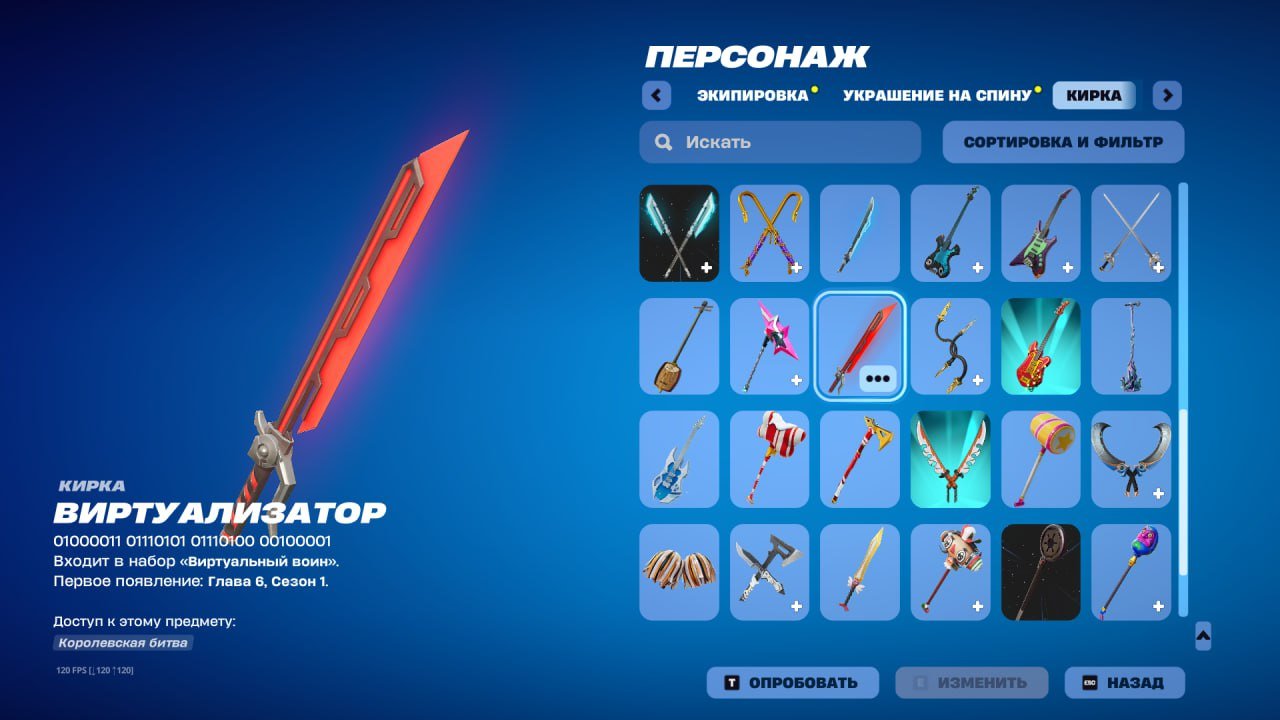Open СОРТИРОВКА И ФИЛЬТР options
1280x720 pixels.
(1063, 141)
